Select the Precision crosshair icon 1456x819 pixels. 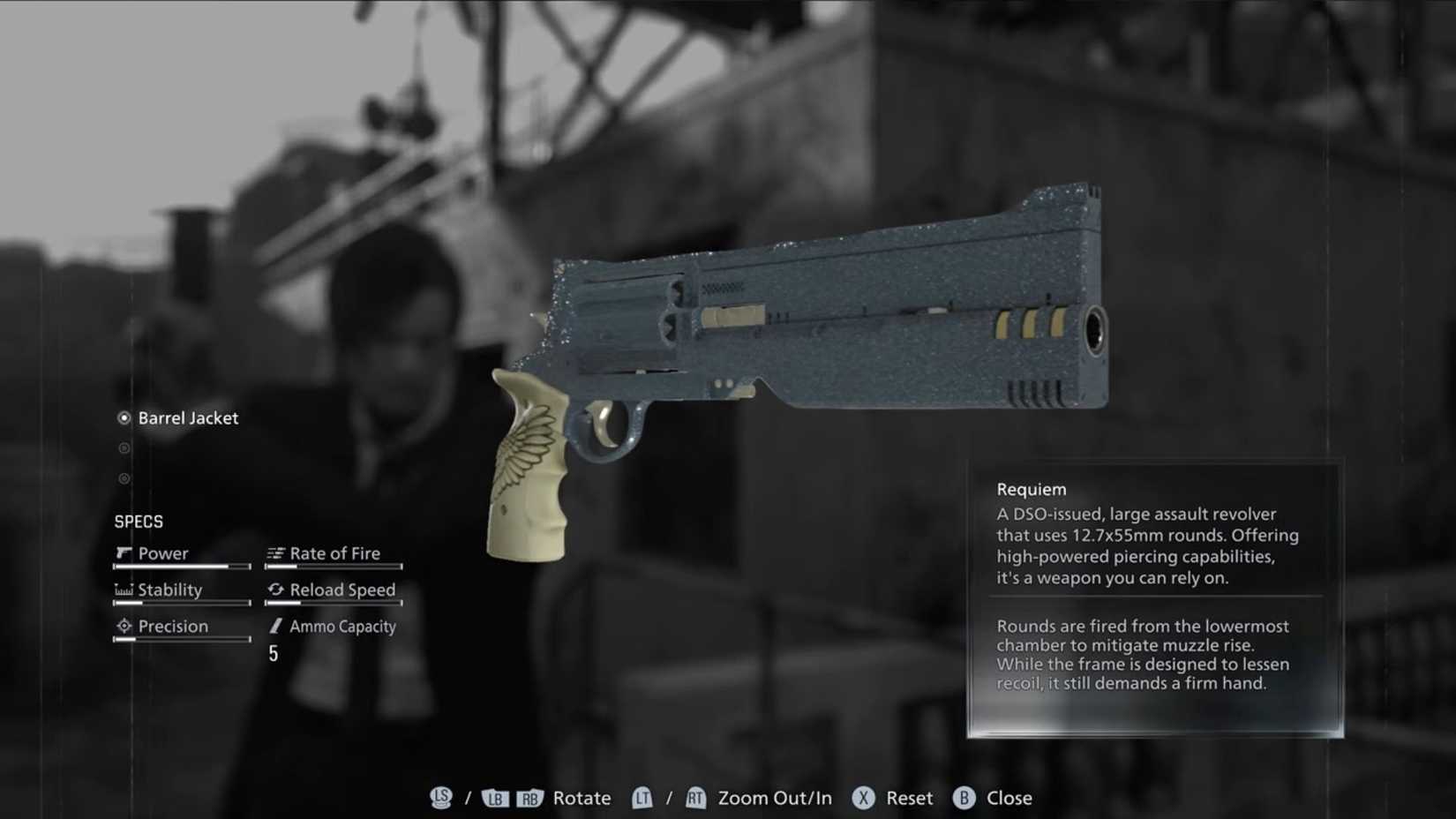pos(124,626)
